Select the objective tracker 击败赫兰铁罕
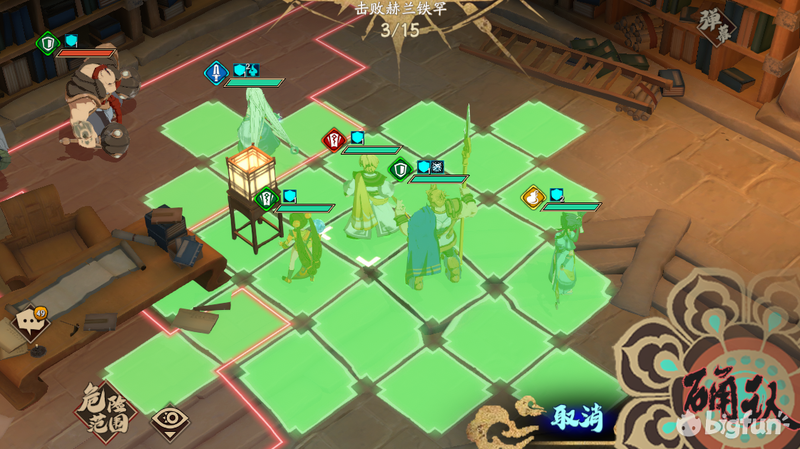800x449 pixels. tap(400, 19)
